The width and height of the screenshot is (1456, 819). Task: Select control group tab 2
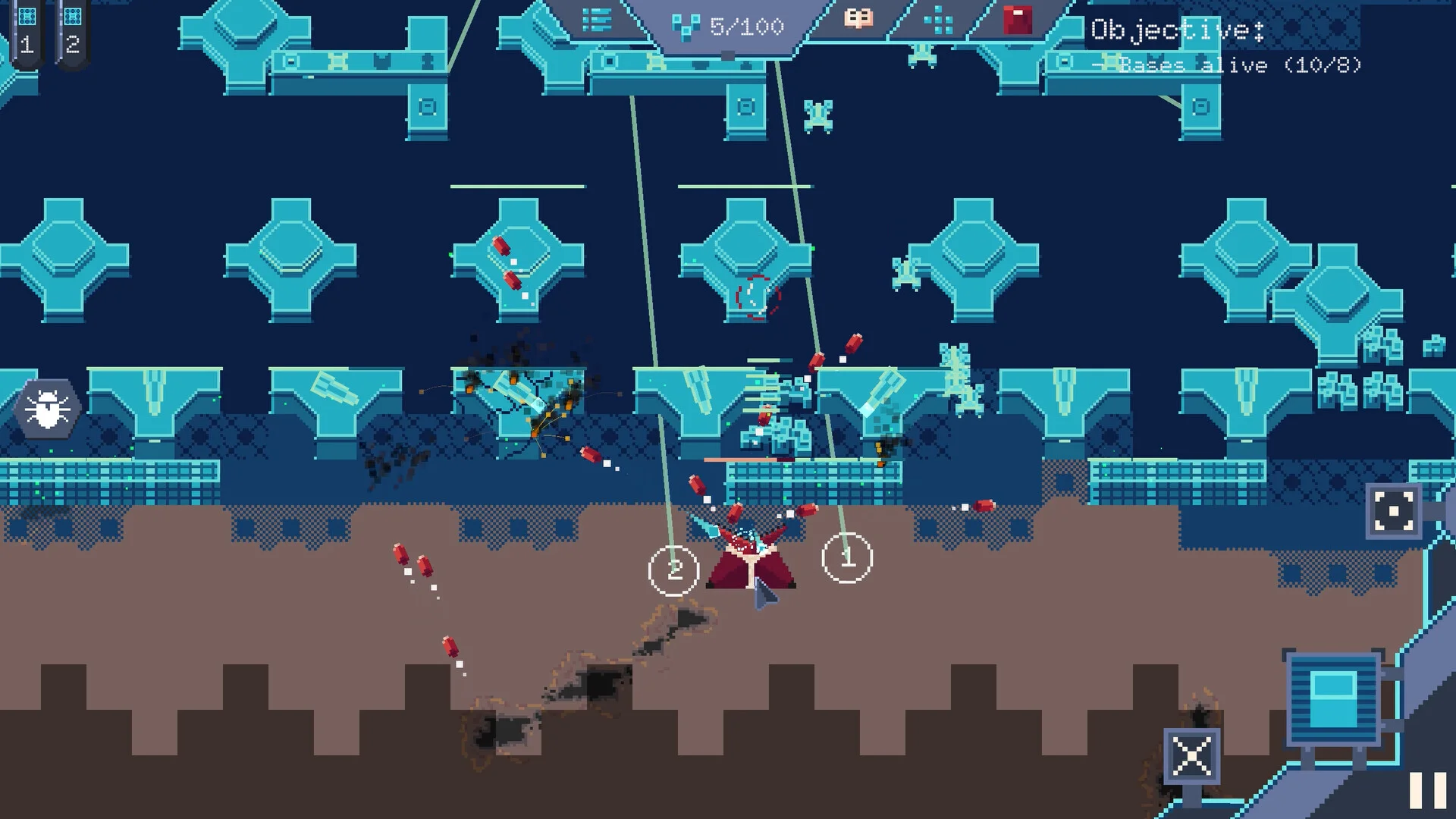tap(72, 33)
